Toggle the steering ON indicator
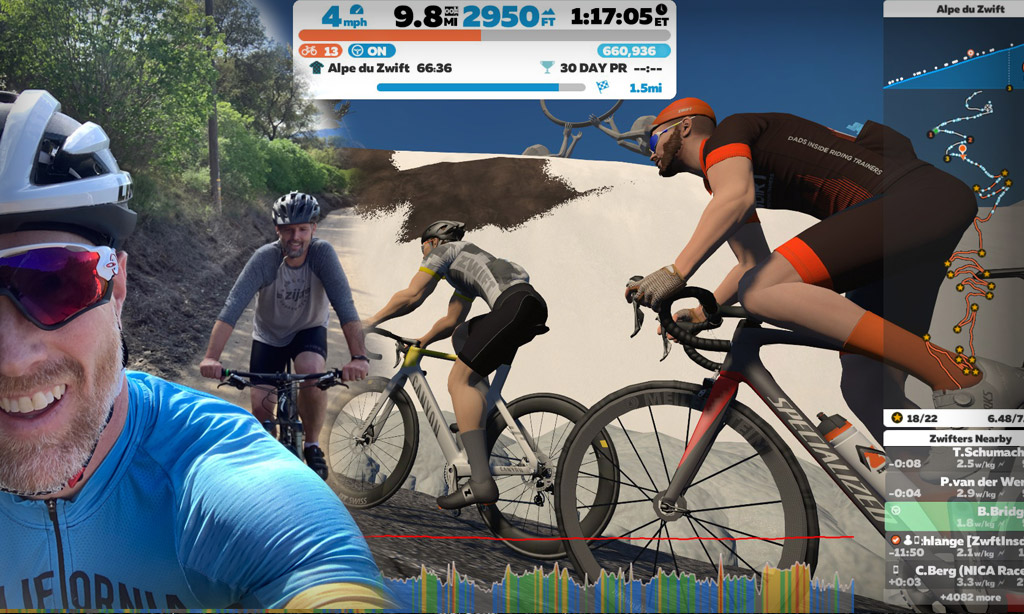 [x=367, y=50]
